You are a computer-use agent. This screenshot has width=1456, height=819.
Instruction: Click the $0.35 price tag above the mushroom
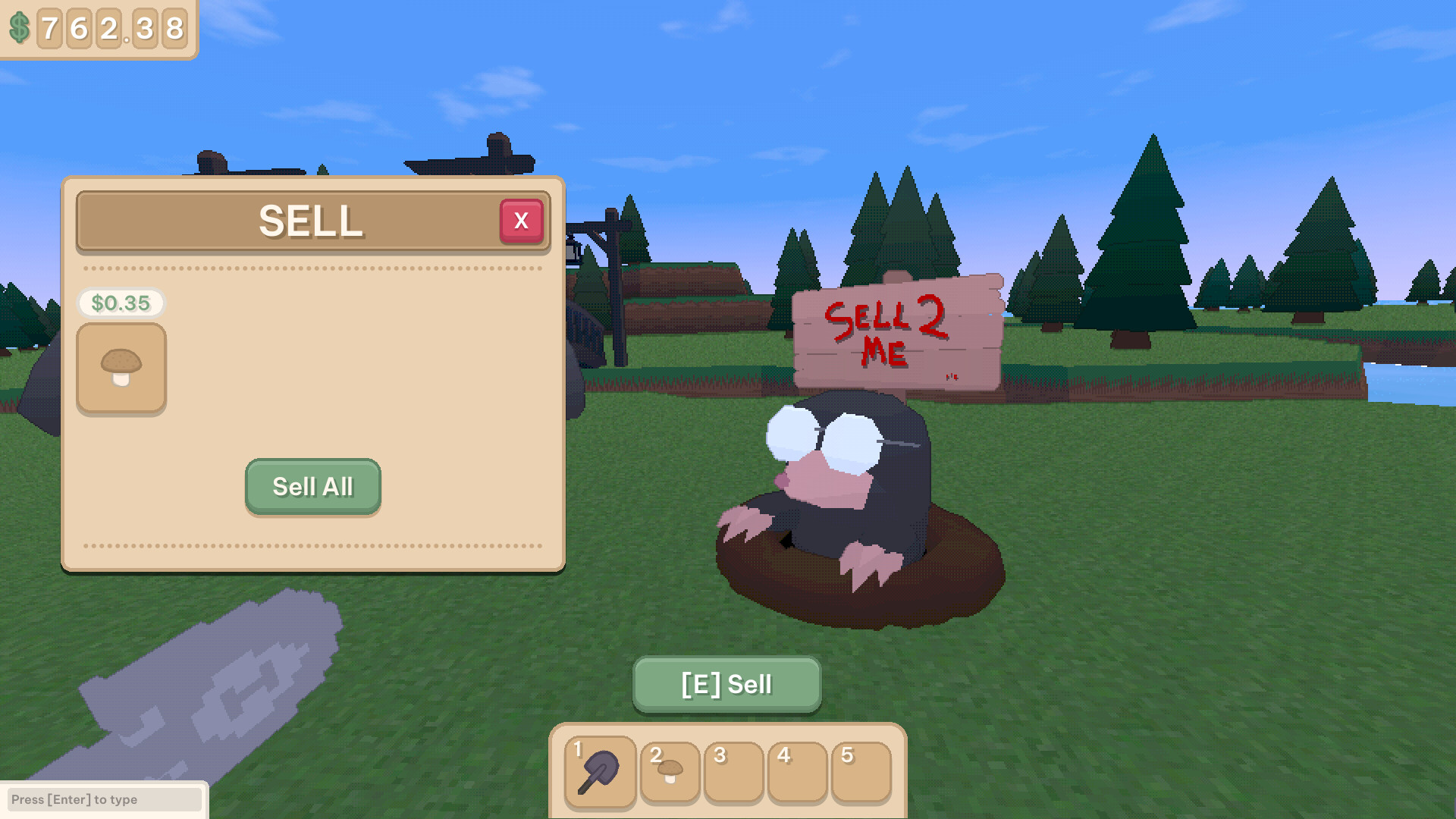pos(121,304)
